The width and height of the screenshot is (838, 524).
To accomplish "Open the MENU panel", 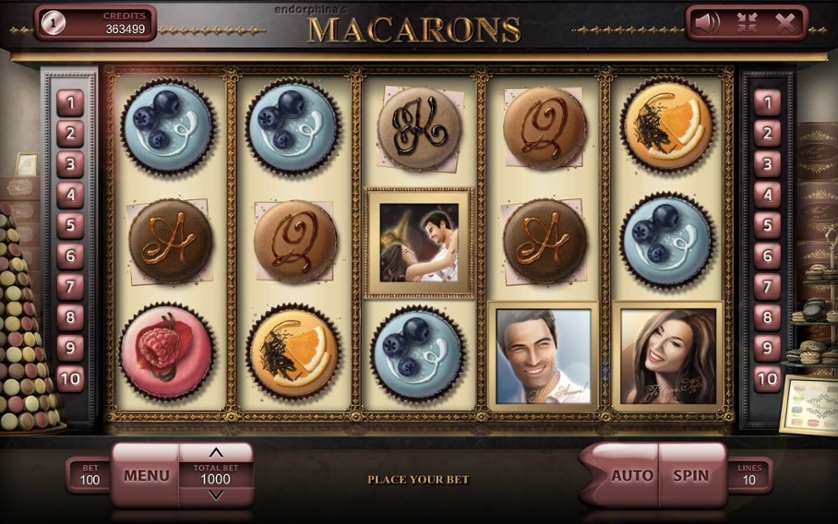I will click(146, 476).
